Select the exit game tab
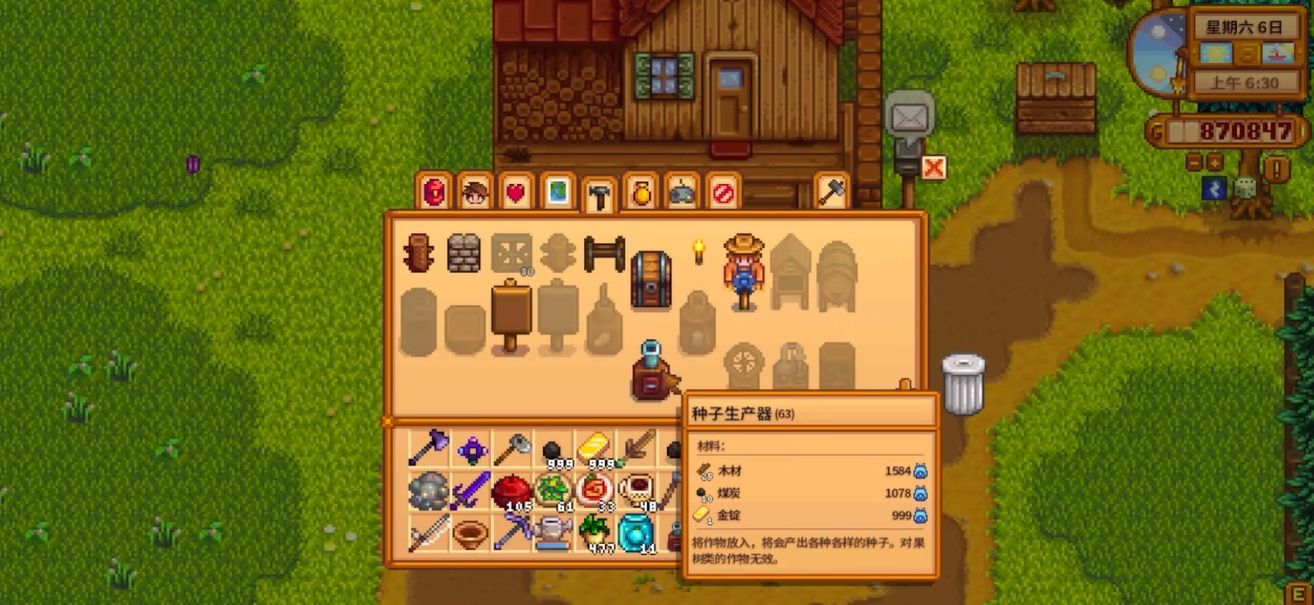 pyautogui.click(x=722, y=192)
